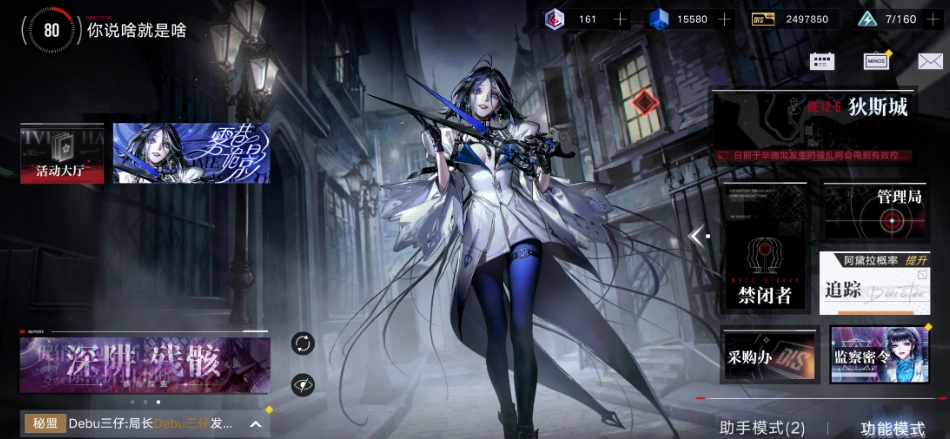The height and width of the screenshot is (439, 950).
Task: Open the blue character event banner
Action: (x=191, y=154)
